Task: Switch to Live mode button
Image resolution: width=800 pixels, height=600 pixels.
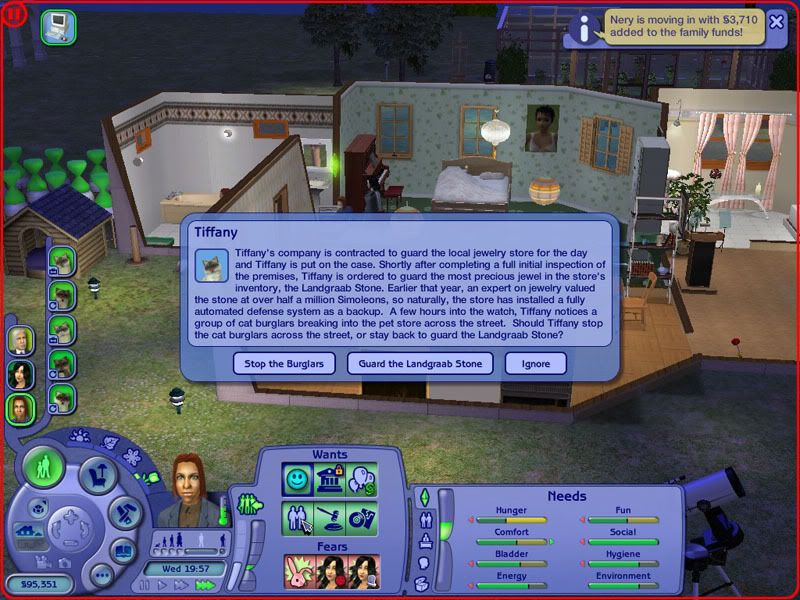Action: tap(43, 468)
